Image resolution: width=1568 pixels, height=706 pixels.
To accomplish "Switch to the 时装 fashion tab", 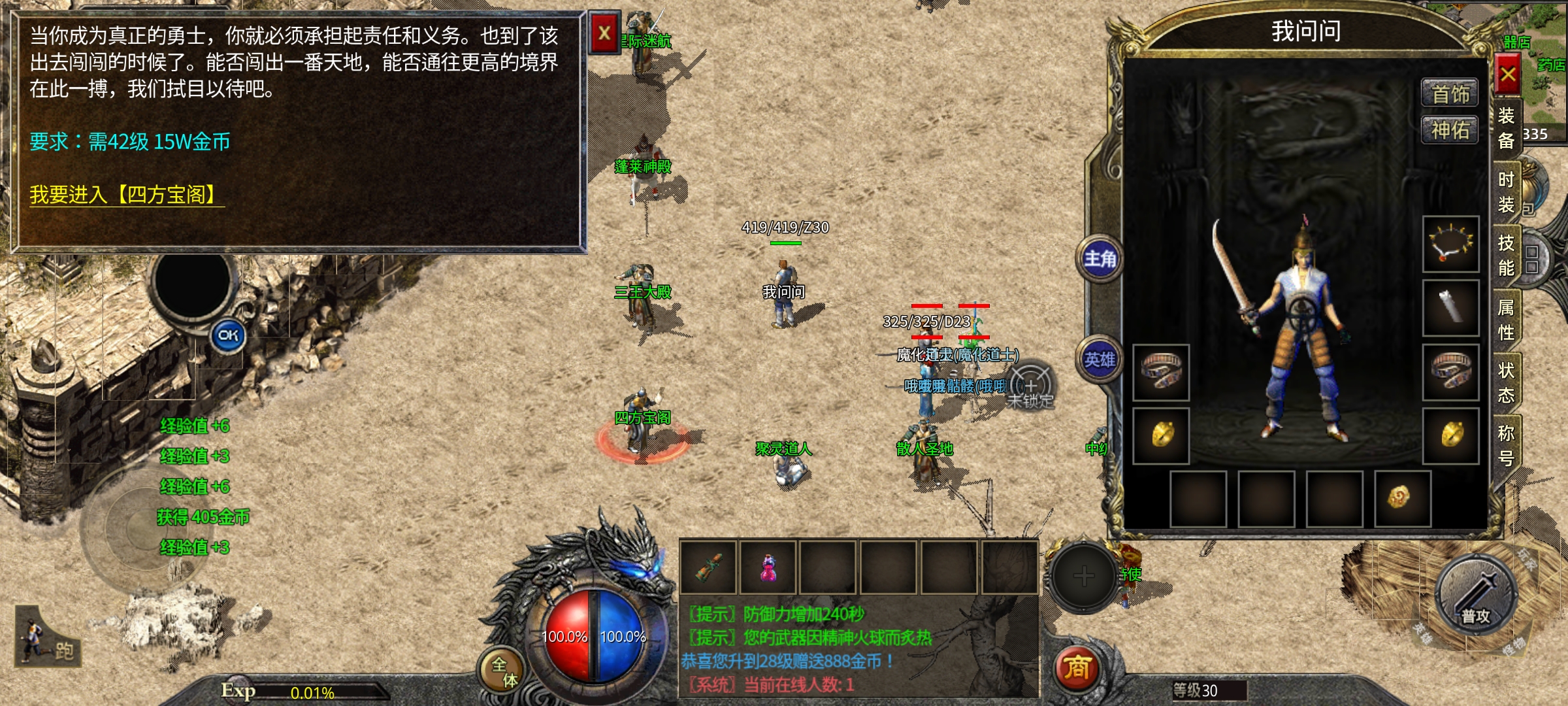I will tap(1506, 192).
